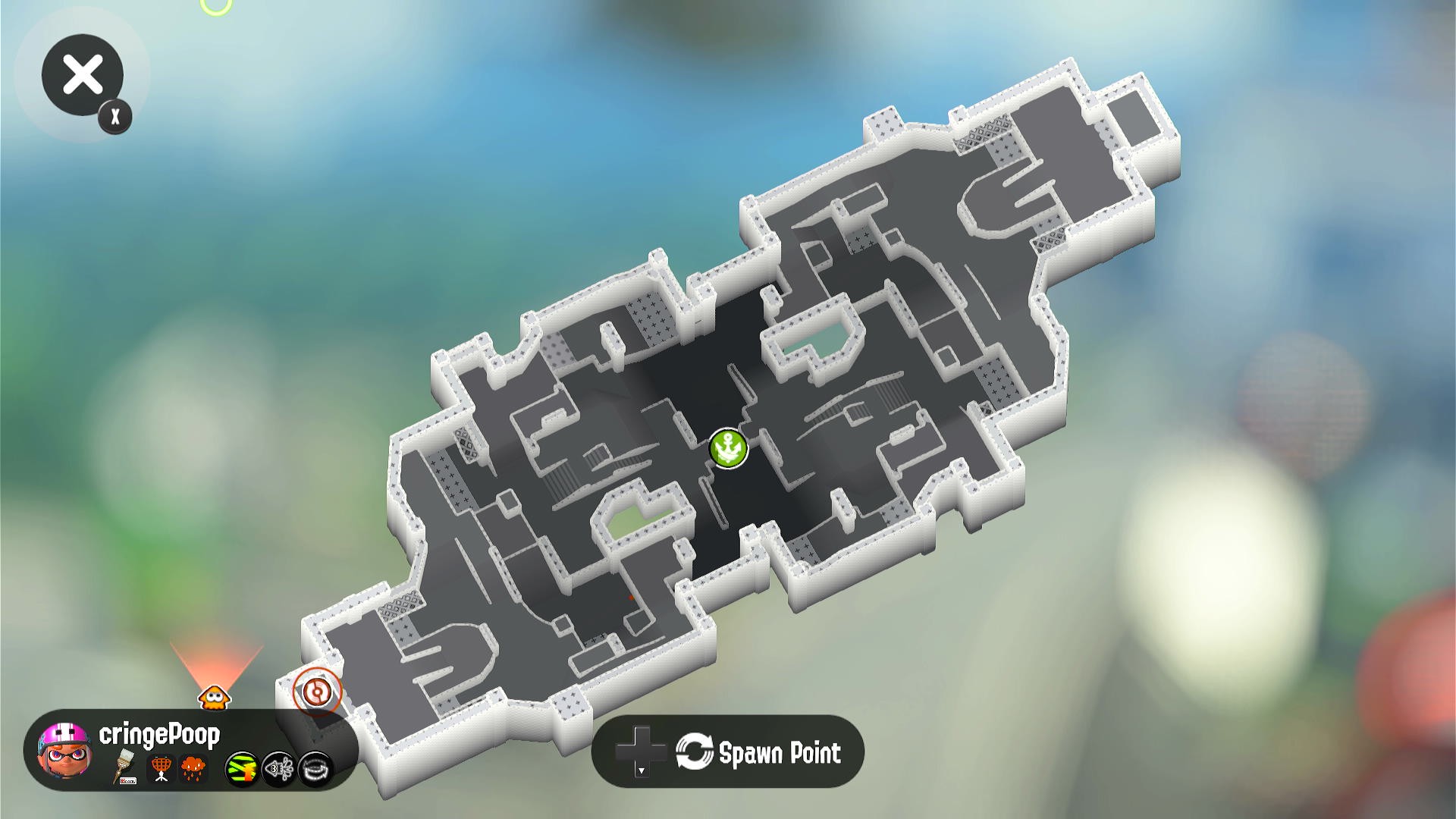Click the orange net sub weapon icon
1456x819 pixels.
tap(161, 768)
